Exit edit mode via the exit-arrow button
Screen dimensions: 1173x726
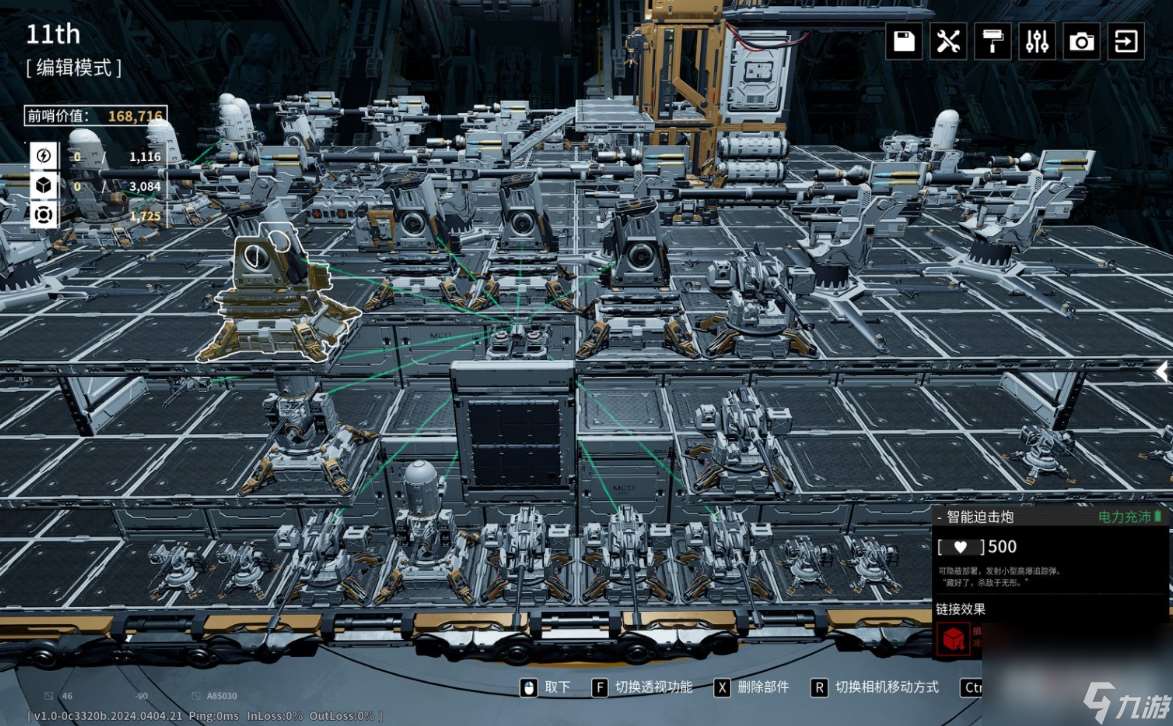tap(1126, 41)
